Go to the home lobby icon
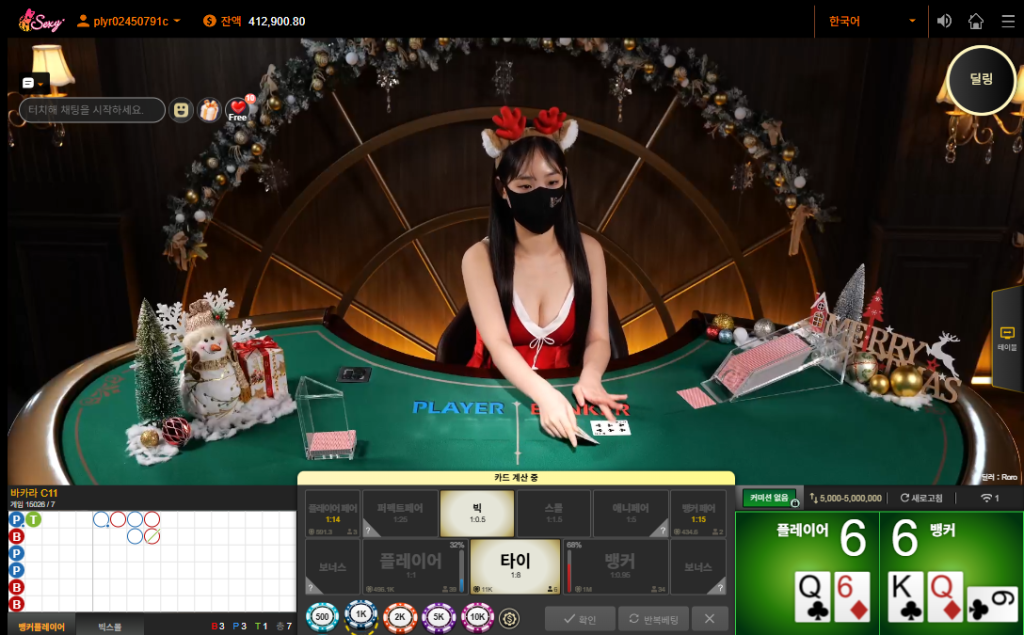 976,20
